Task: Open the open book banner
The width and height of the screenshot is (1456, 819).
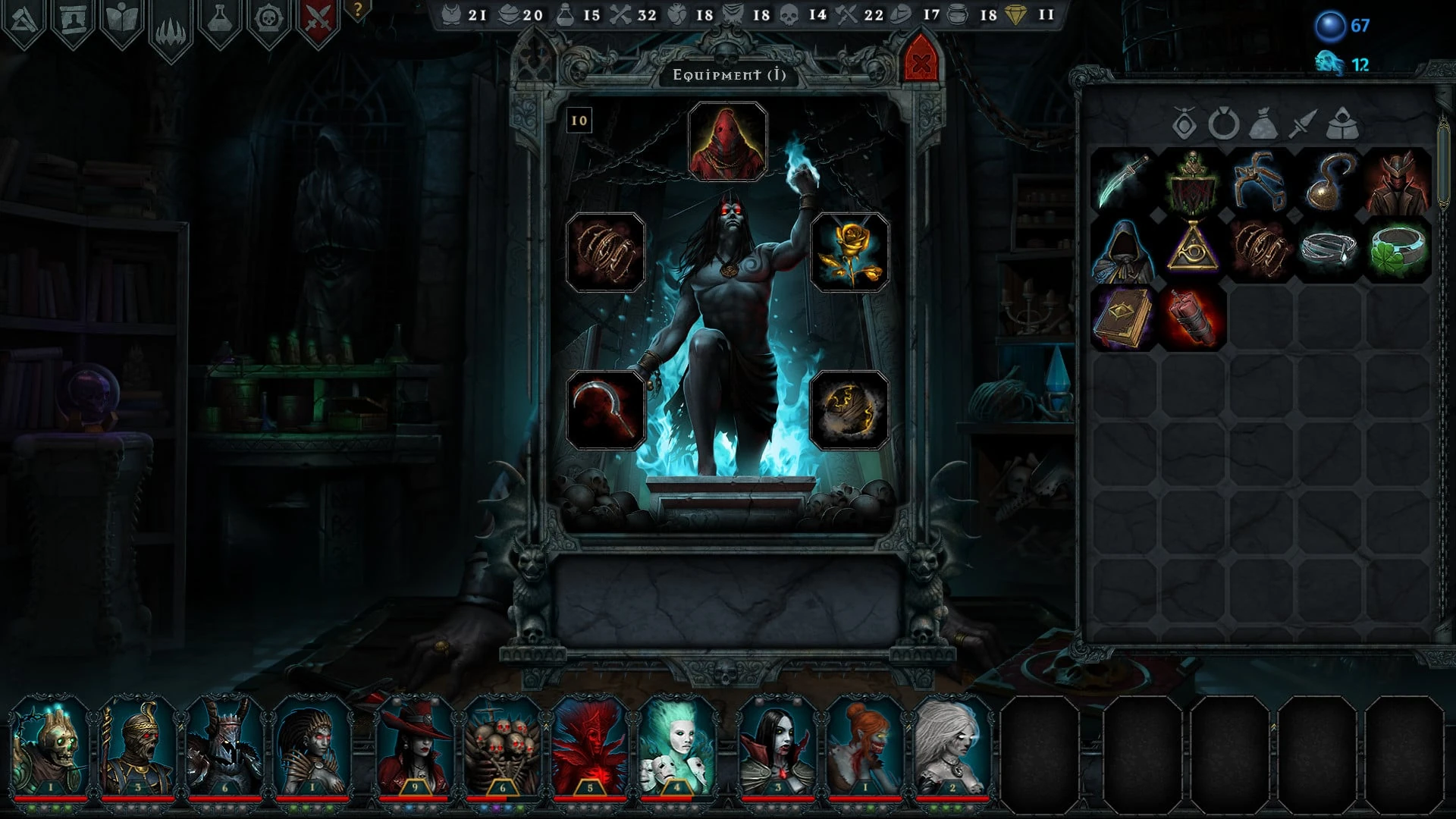Action: [122, 20]
